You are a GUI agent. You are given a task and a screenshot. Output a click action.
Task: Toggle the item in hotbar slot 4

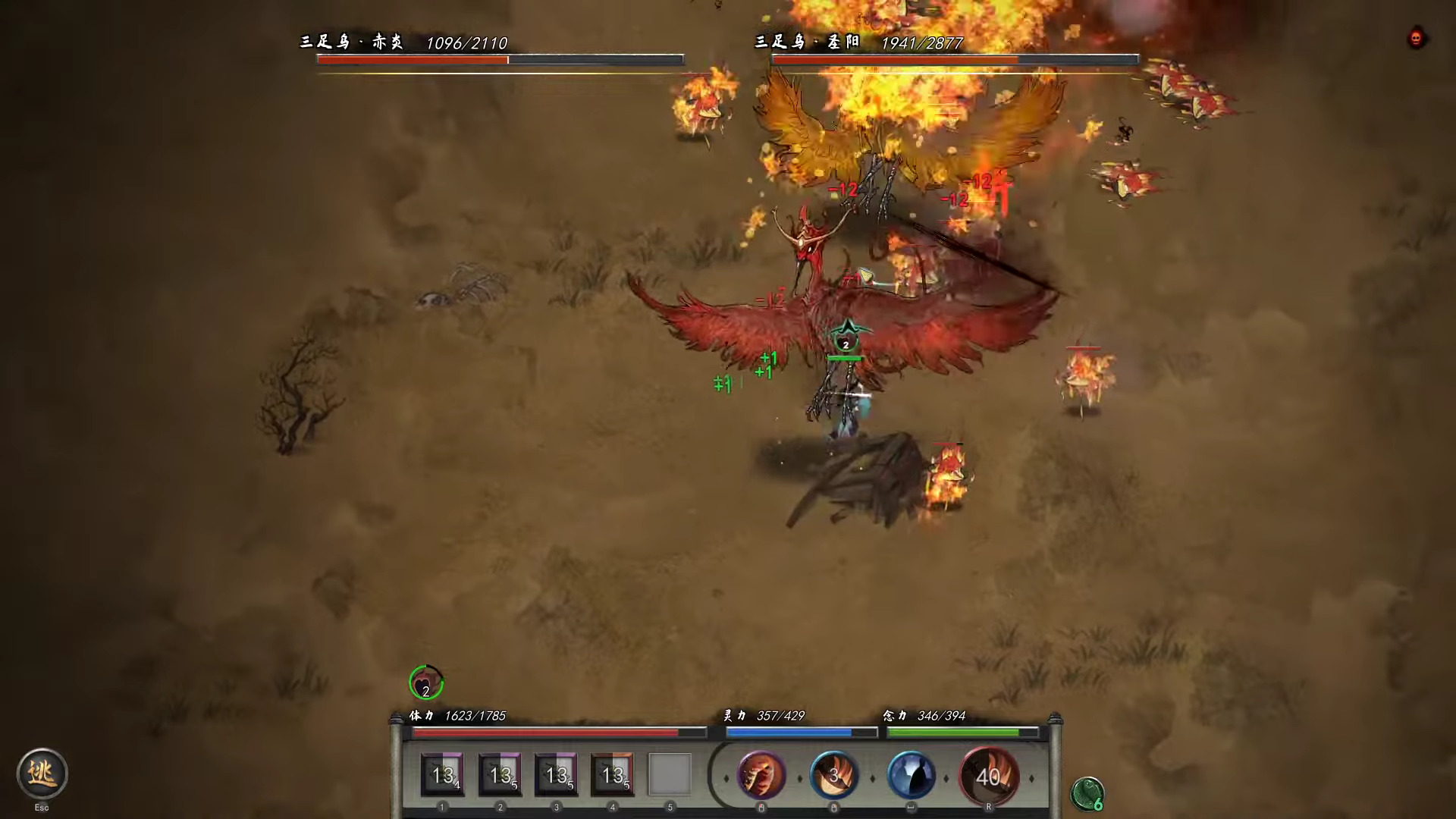612,775
